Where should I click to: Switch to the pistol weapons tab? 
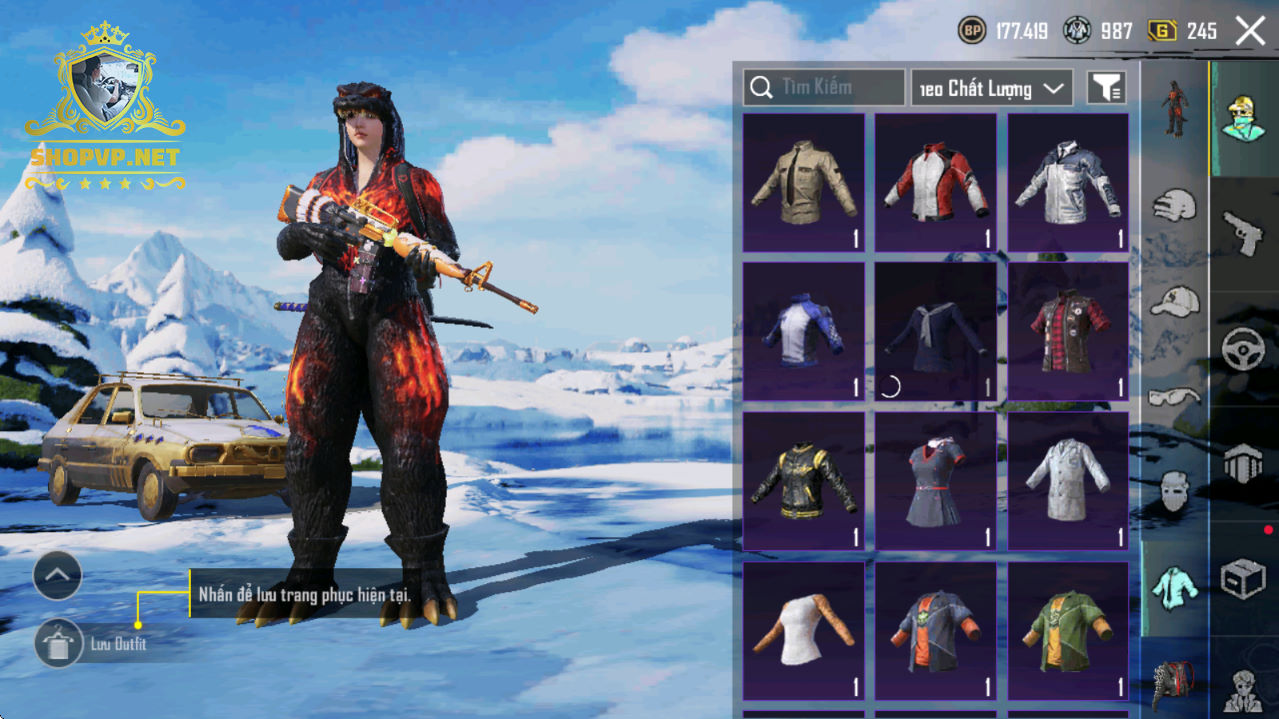point(1244,234)
